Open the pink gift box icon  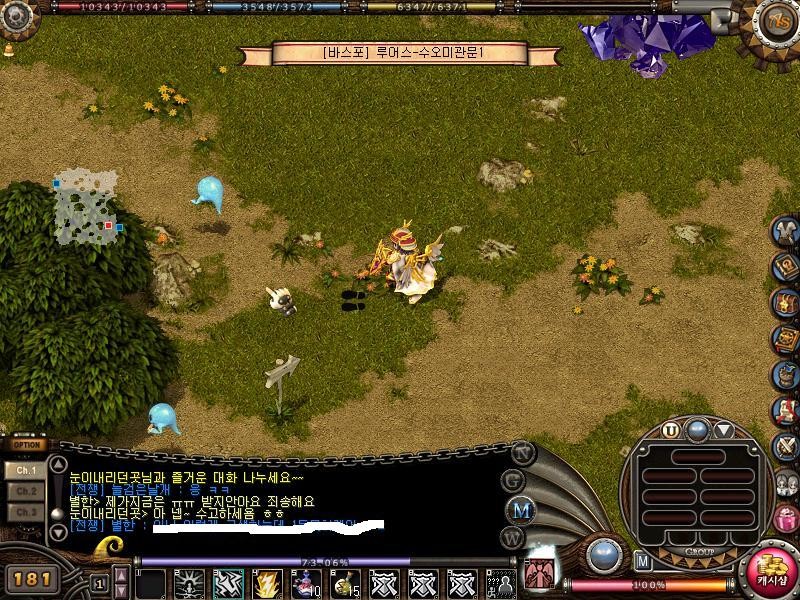[786, 518]
